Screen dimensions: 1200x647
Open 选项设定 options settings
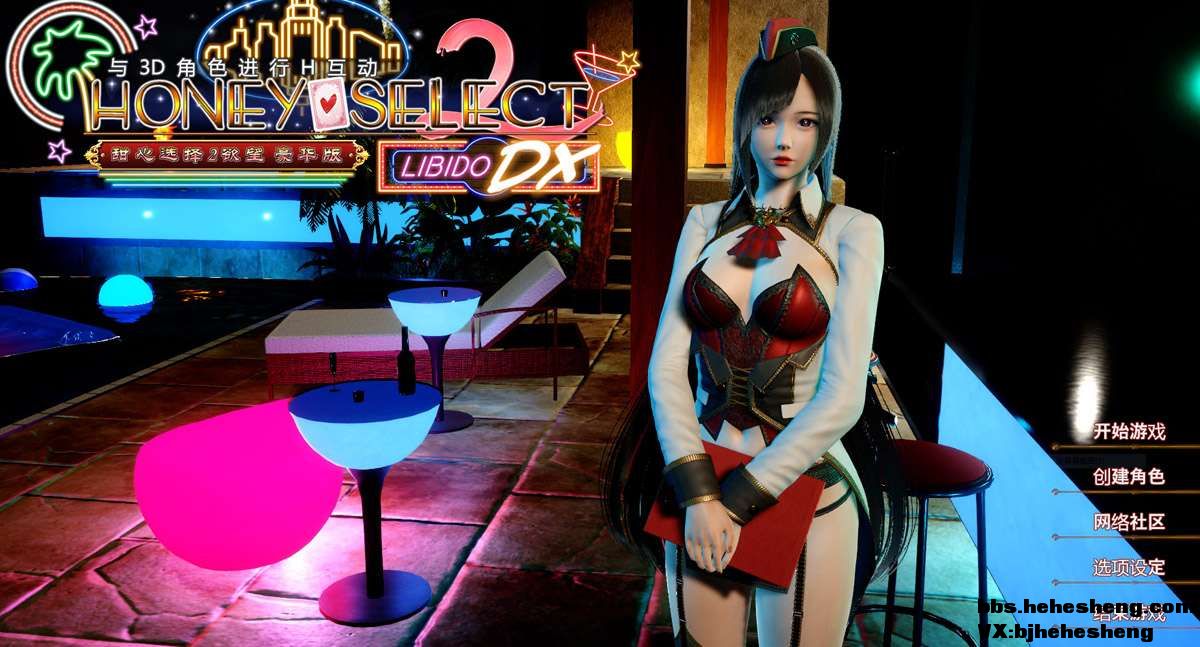tap(1129, 567)
